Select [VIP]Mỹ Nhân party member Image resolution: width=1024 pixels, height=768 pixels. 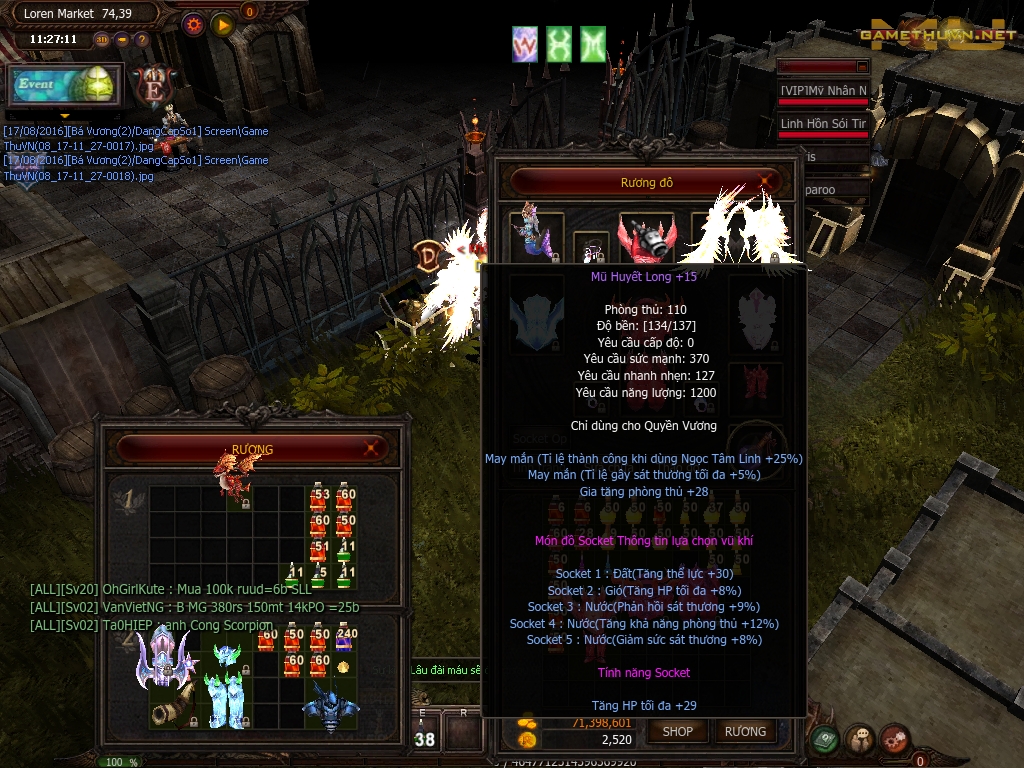(x=823, y=91)
